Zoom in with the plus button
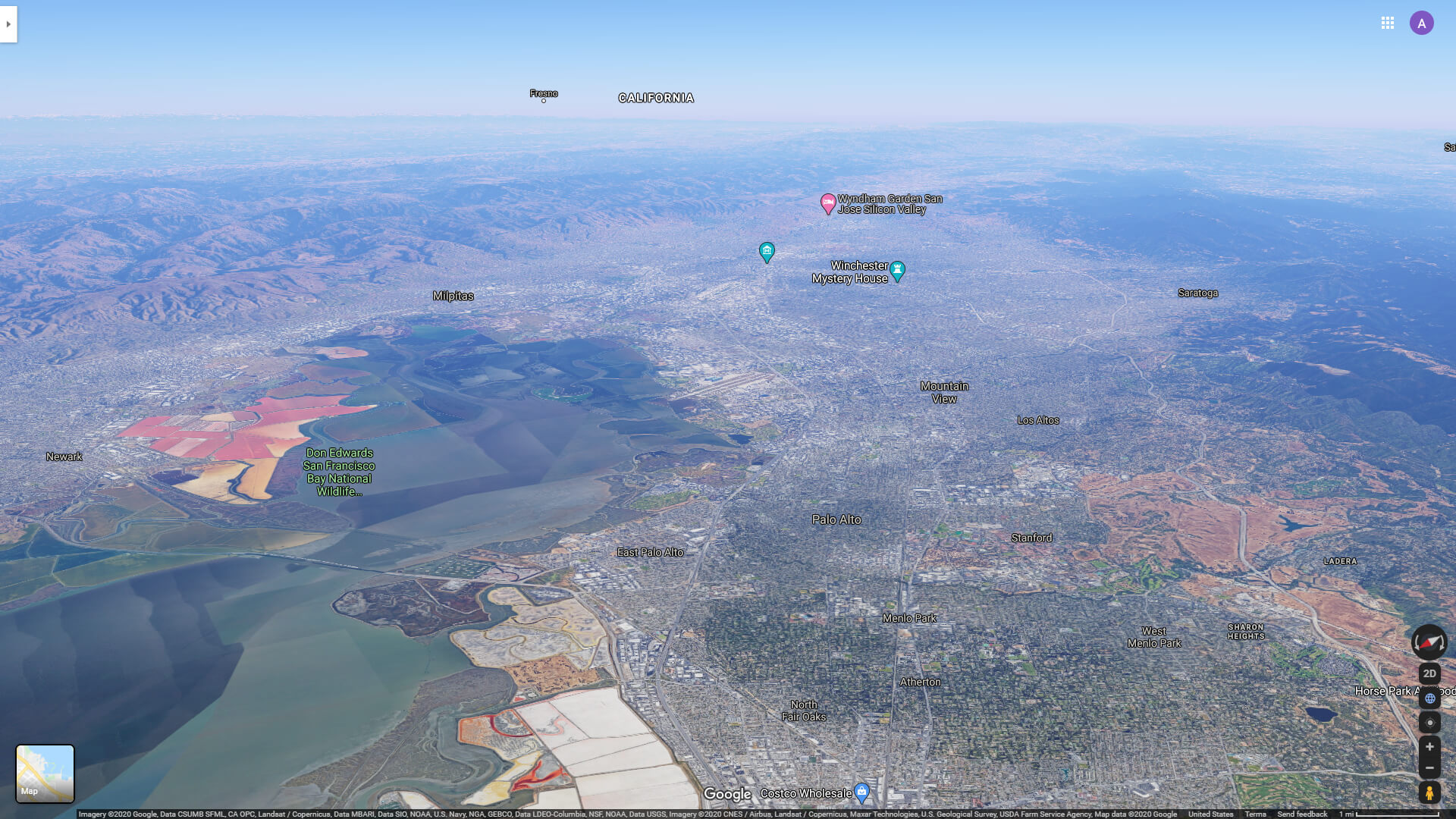The image size is (1456, 819). (x=1429, y=745)
